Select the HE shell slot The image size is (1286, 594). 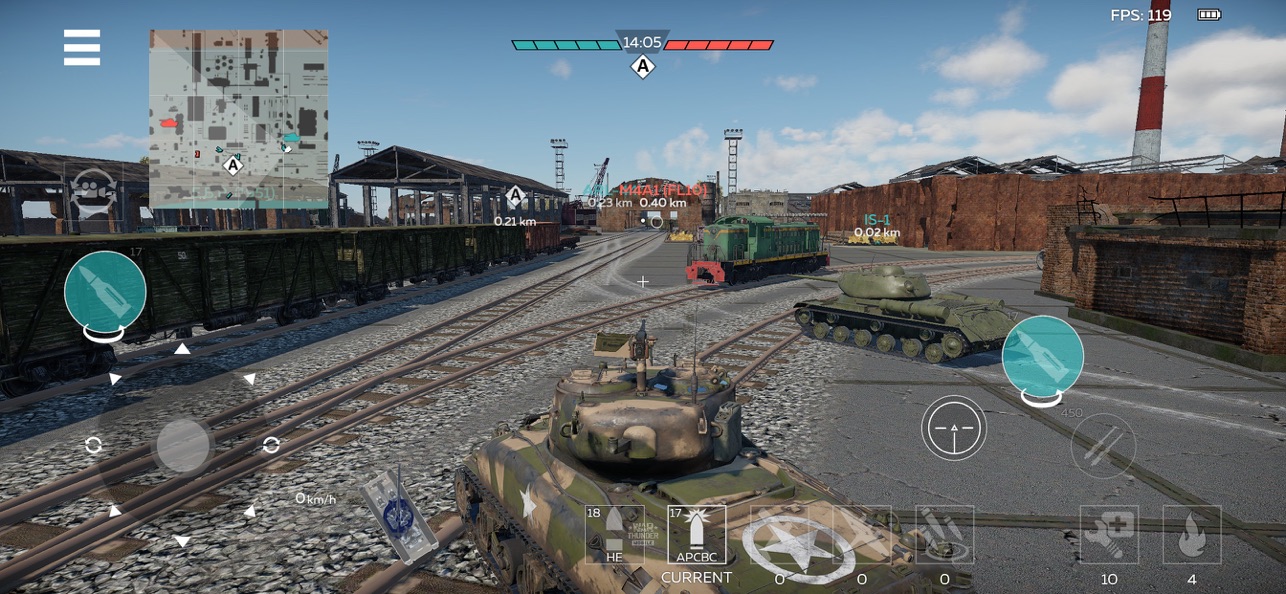pos(614,535)
